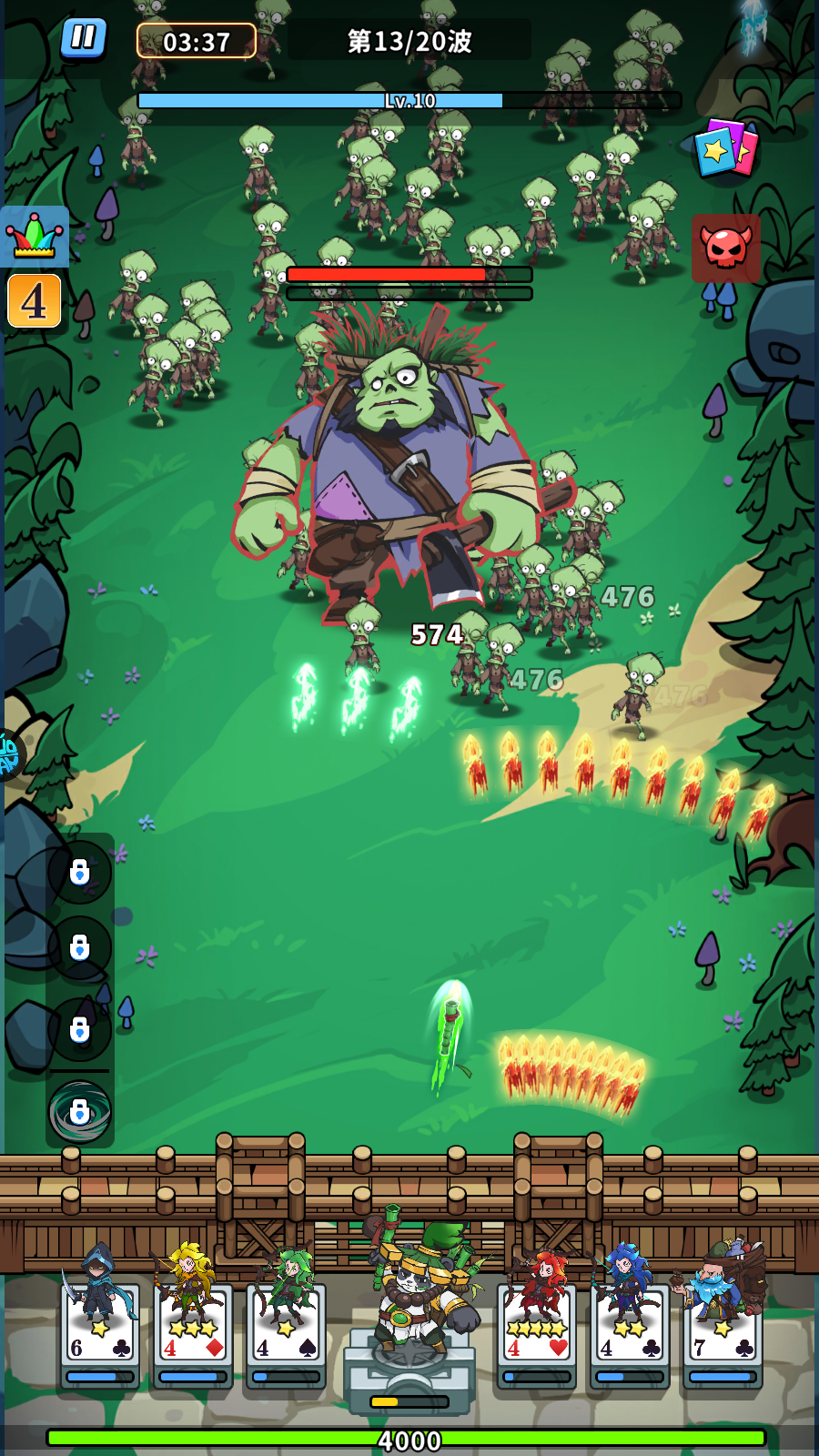Image resolution: width=819 pixels, height=1456 pixels.
Task: Open the star card deck icon
Action: (x=725, y=148)
